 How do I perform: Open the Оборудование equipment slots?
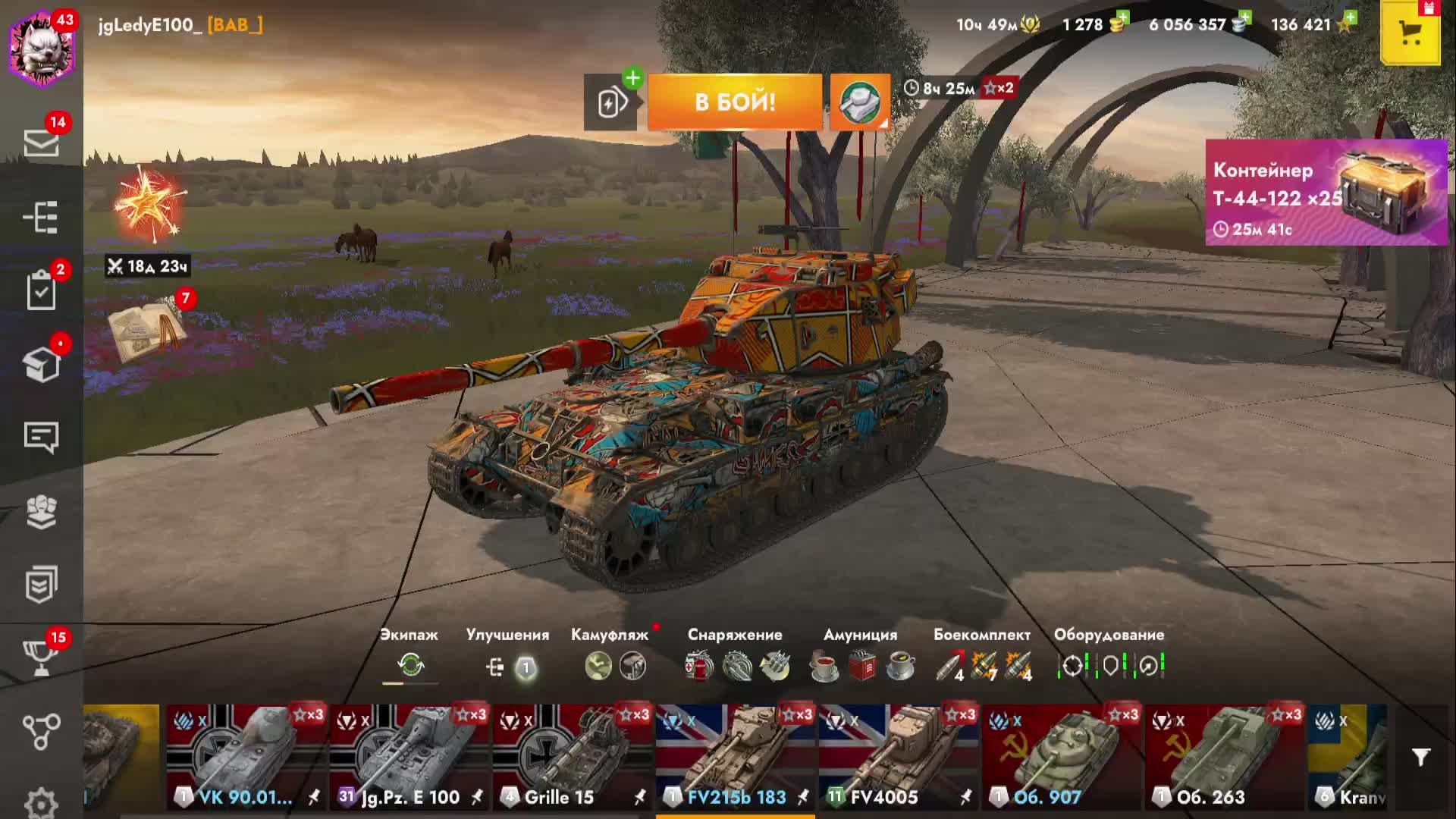[x=1109, y=665]
